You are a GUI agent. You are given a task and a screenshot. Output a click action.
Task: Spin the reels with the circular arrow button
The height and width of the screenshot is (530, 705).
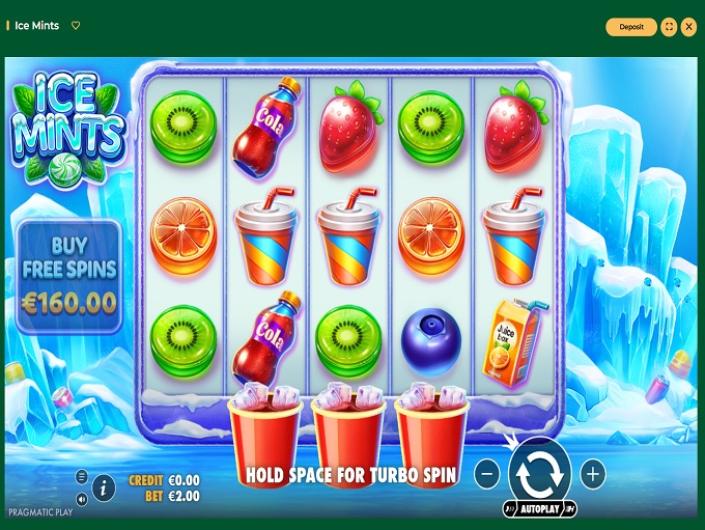(540, 471)
